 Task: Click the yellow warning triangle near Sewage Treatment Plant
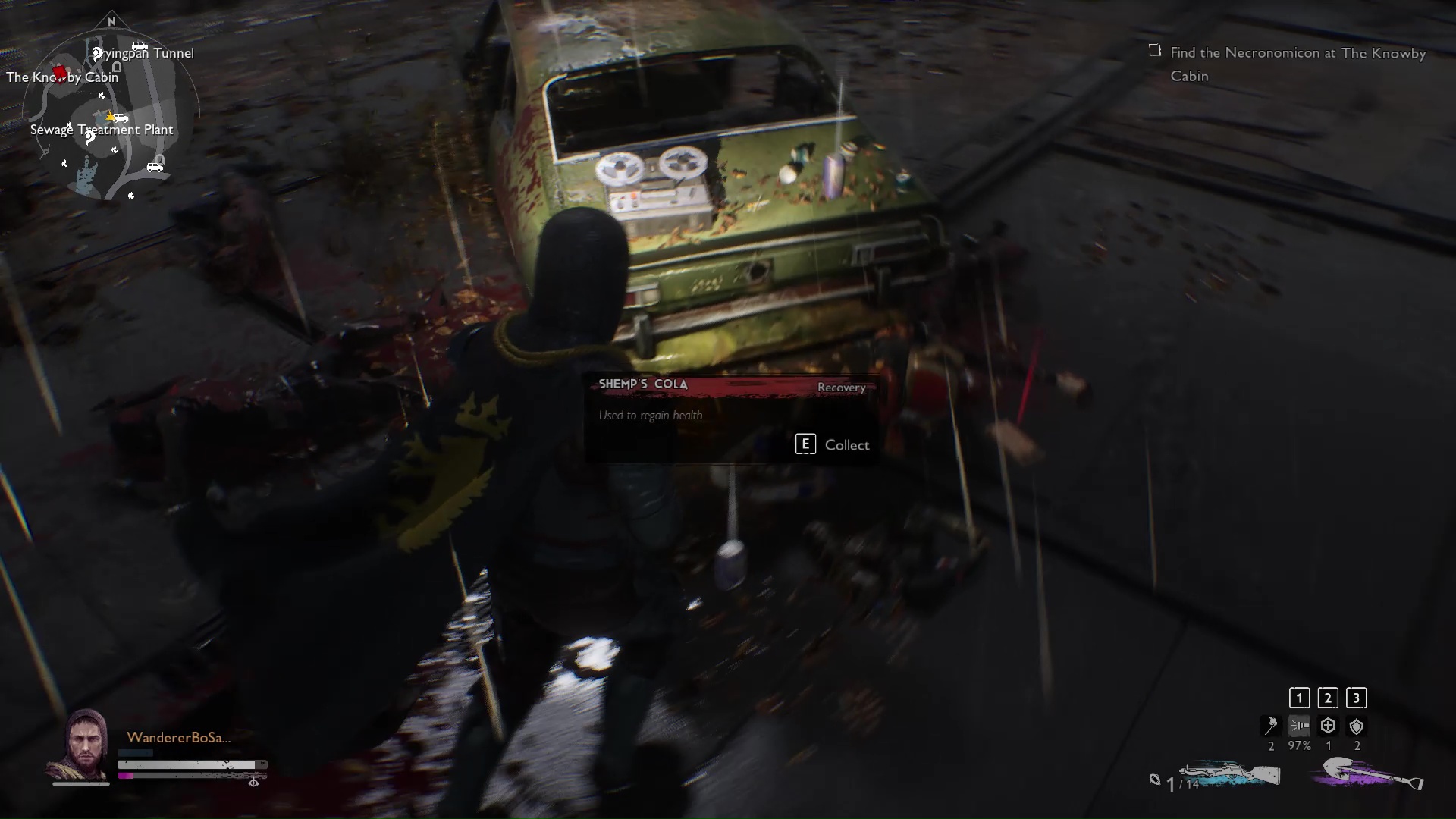[109, 117]
